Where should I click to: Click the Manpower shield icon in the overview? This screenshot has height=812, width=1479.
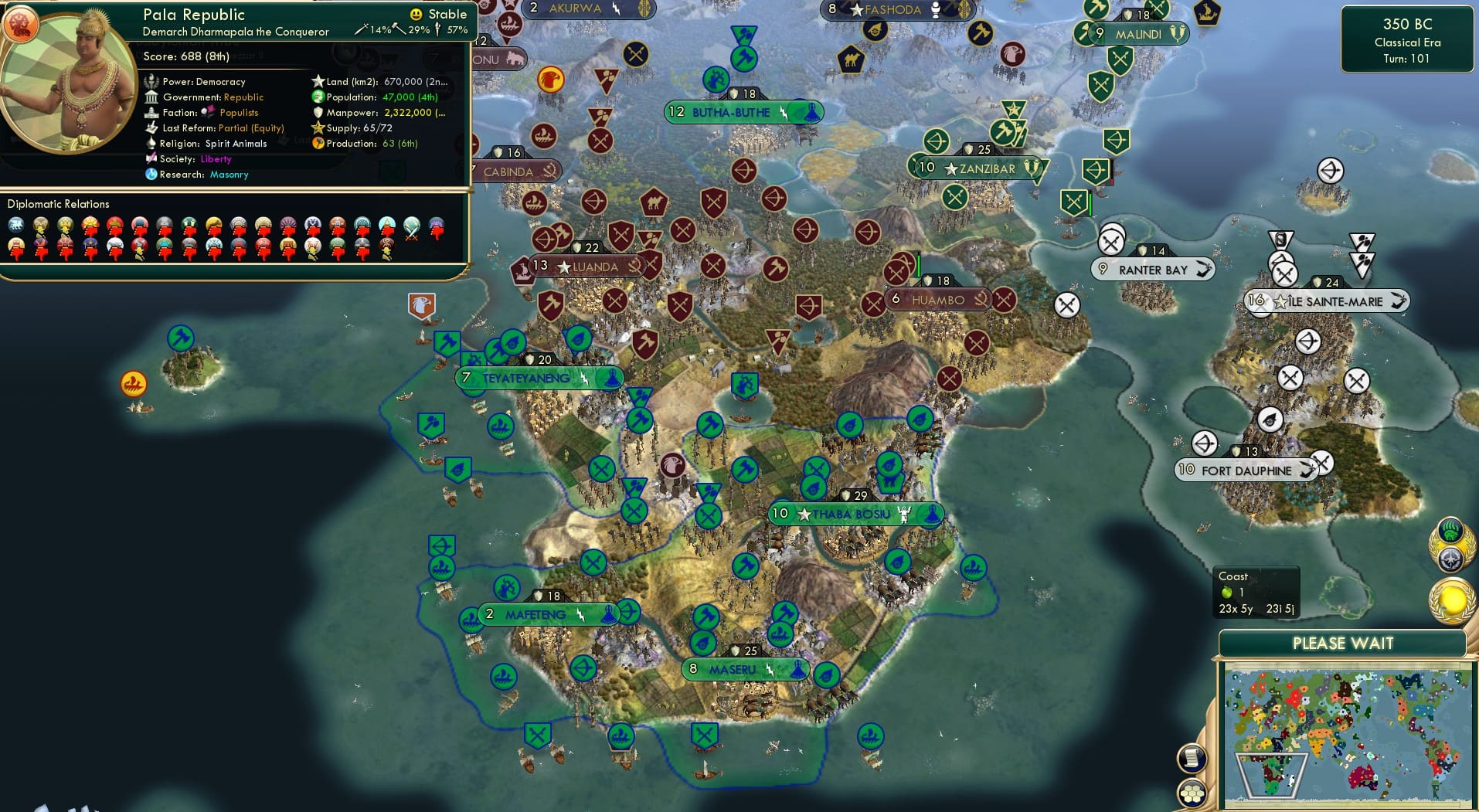tap(318, 113)
